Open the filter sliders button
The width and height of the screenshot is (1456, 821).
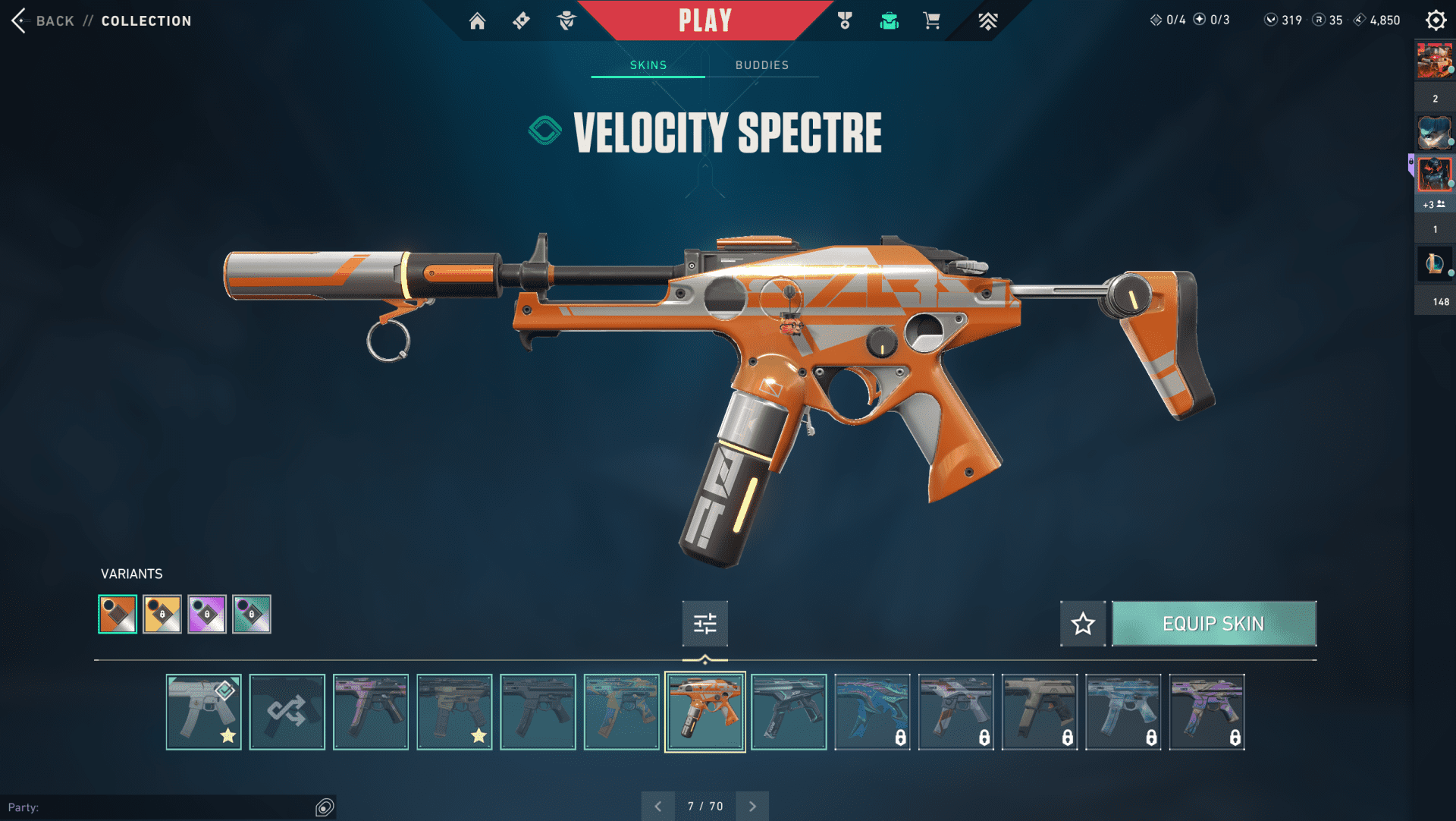click(x=704, y=624)
